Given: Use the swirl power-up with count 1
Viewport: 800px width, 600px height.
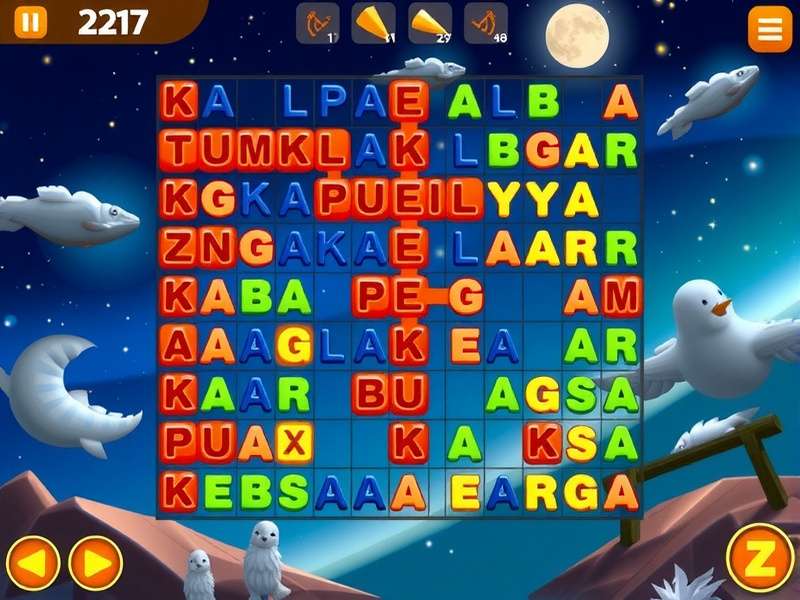Looking at the screenshot, I should [x=317, y=23].
